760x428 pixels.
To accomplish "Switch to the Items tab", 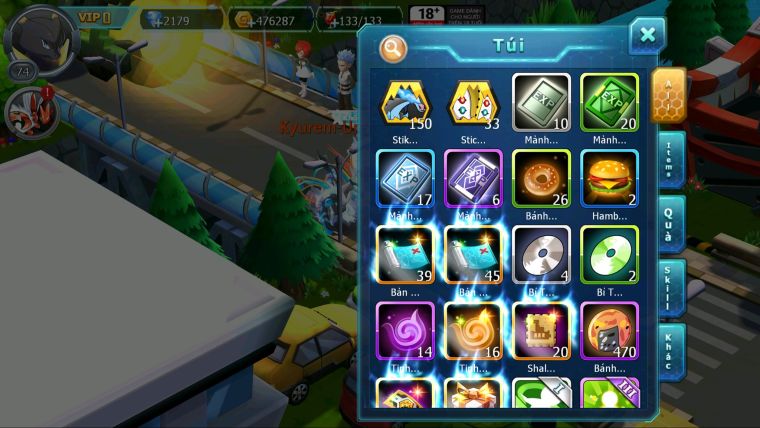I will pyautogui.click(x=669, y=159).
